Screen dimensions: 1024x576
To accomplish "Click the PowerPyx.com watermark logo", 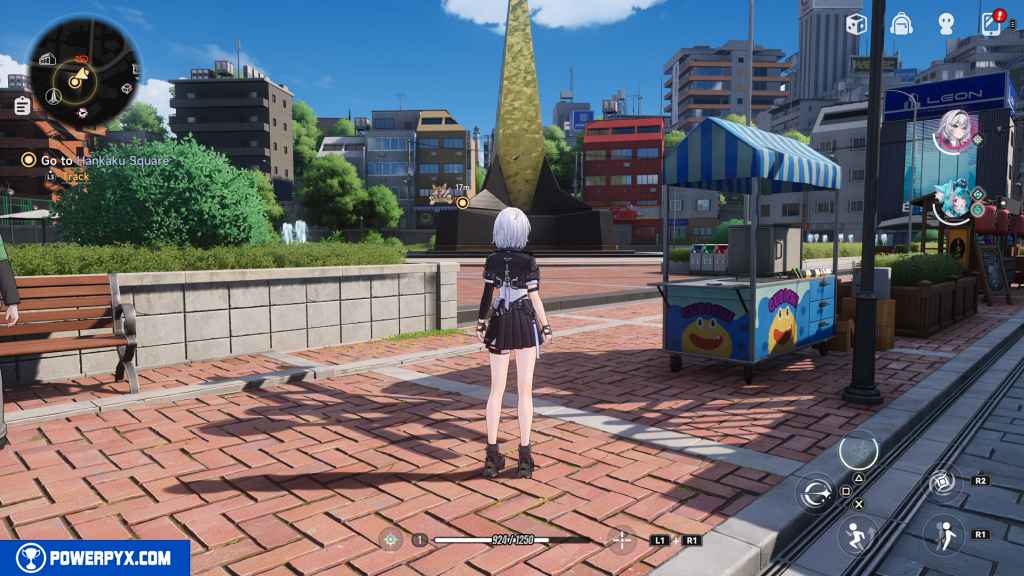I will click(95, 558).
